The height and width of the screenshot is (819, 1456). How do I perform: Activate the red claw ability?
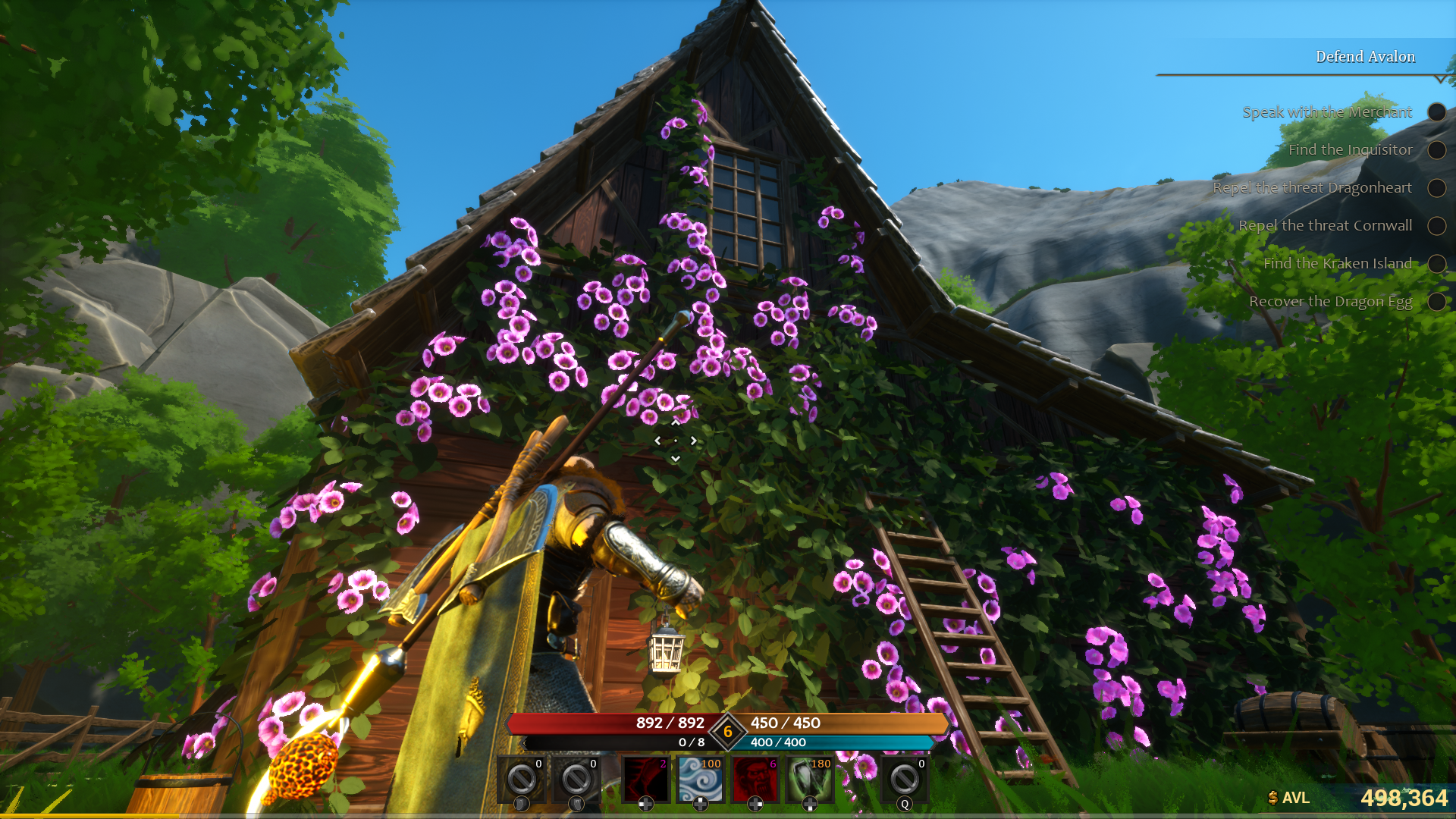tap(645, 779)
